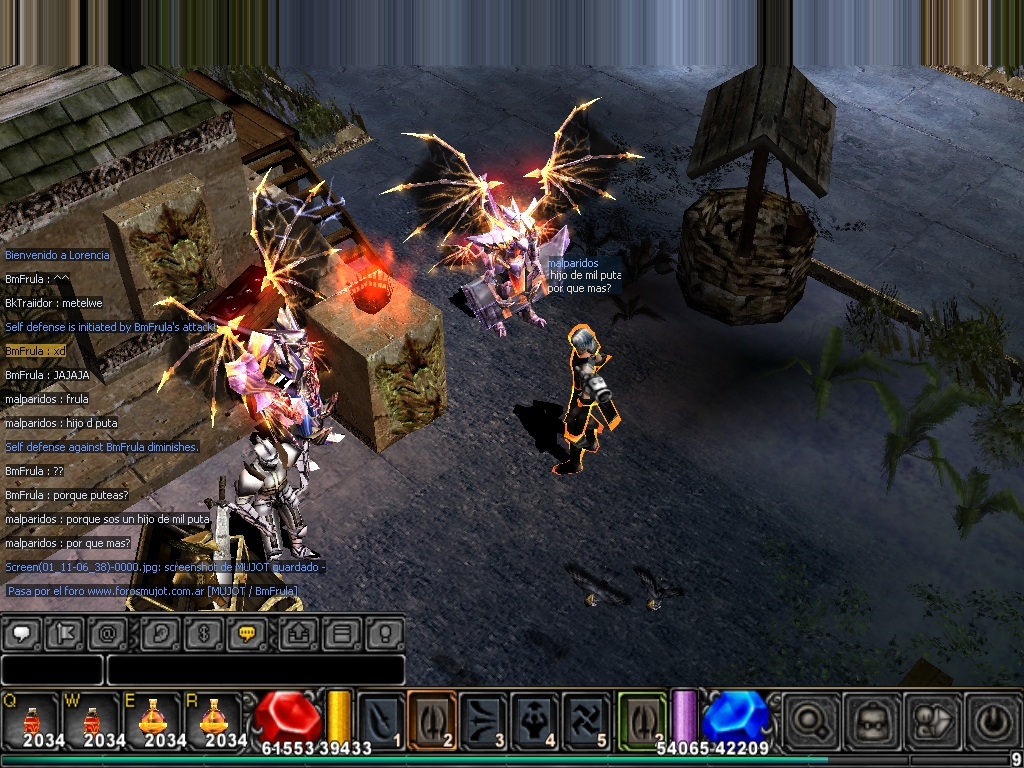The image size is (1024, 768).
Task: Use the red potion in slot Q
Action: [32, 720]
